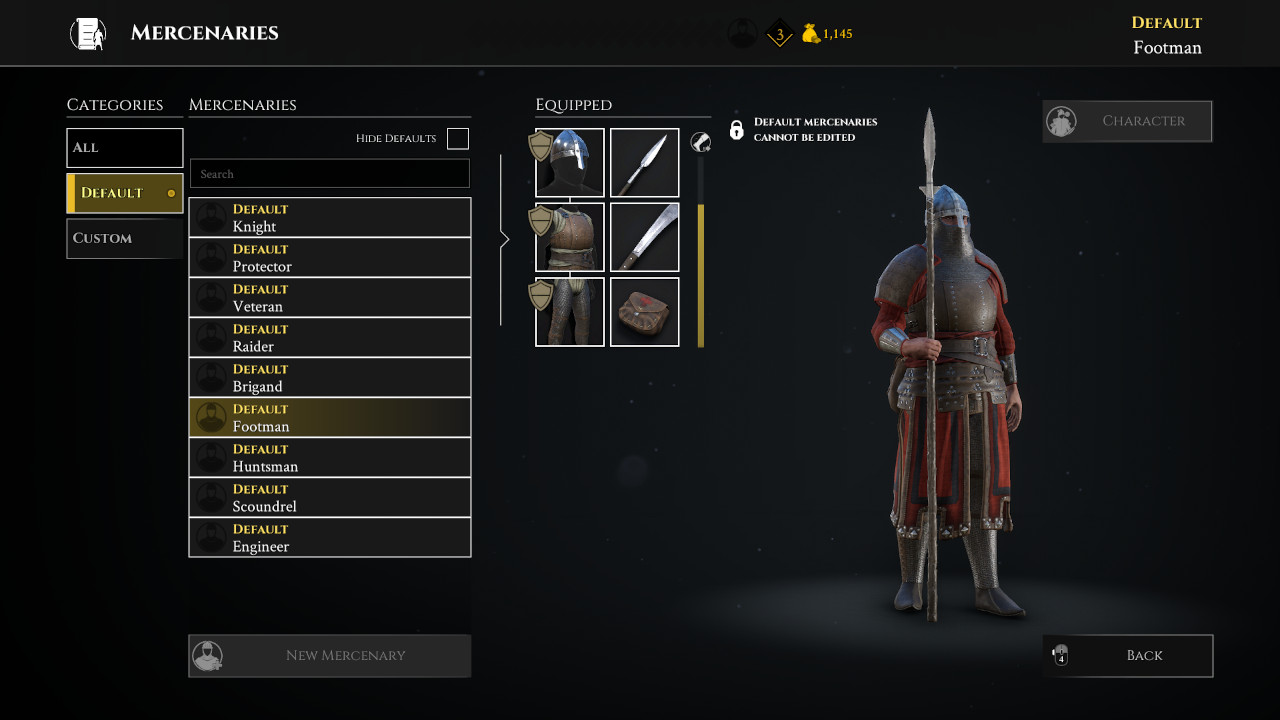1280x720 pixels.
Task: Select the equipped spear slot
Action: pyautogui.click(x=645, y=163)
